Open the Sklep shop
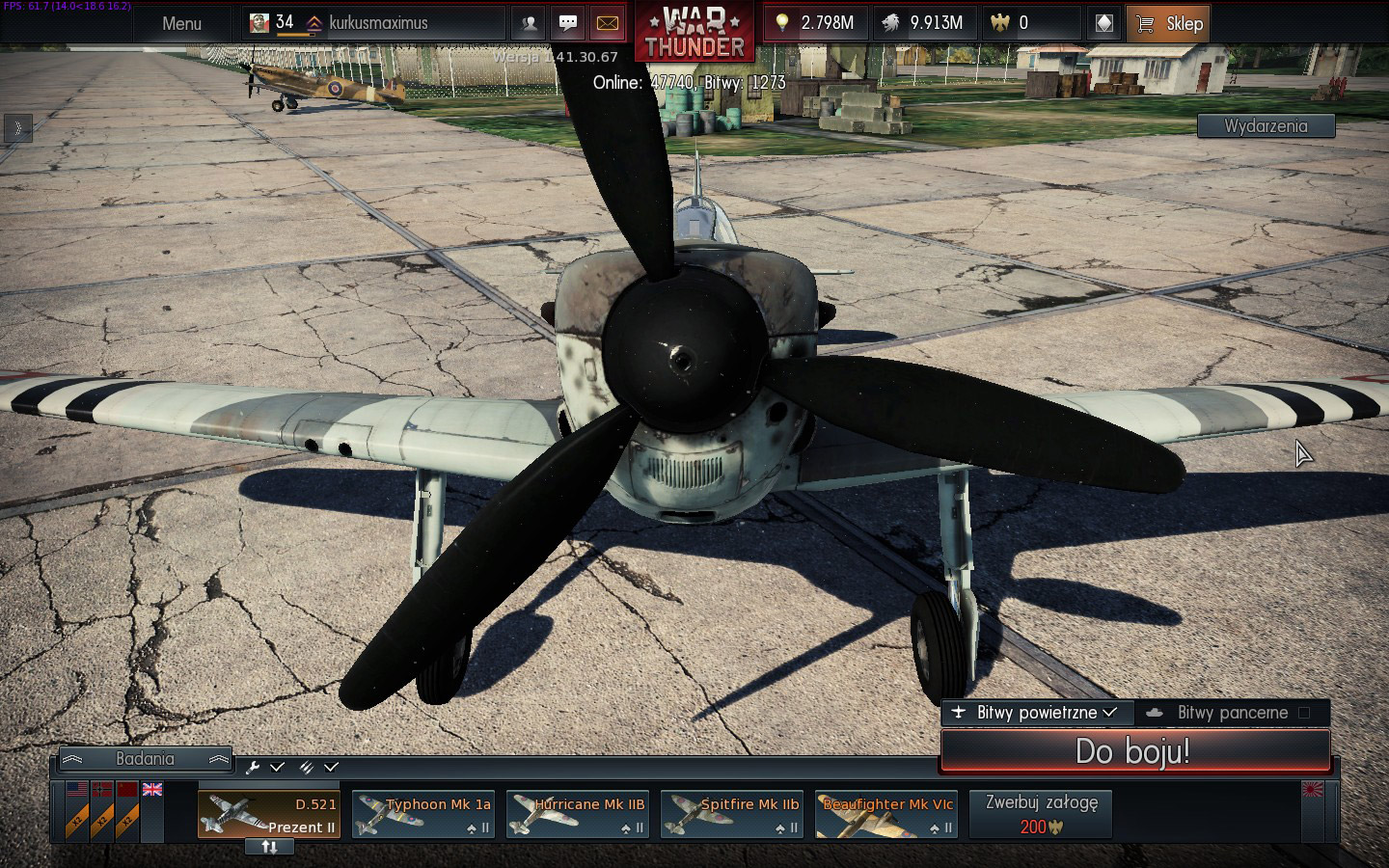 [x=1168, y=24]
